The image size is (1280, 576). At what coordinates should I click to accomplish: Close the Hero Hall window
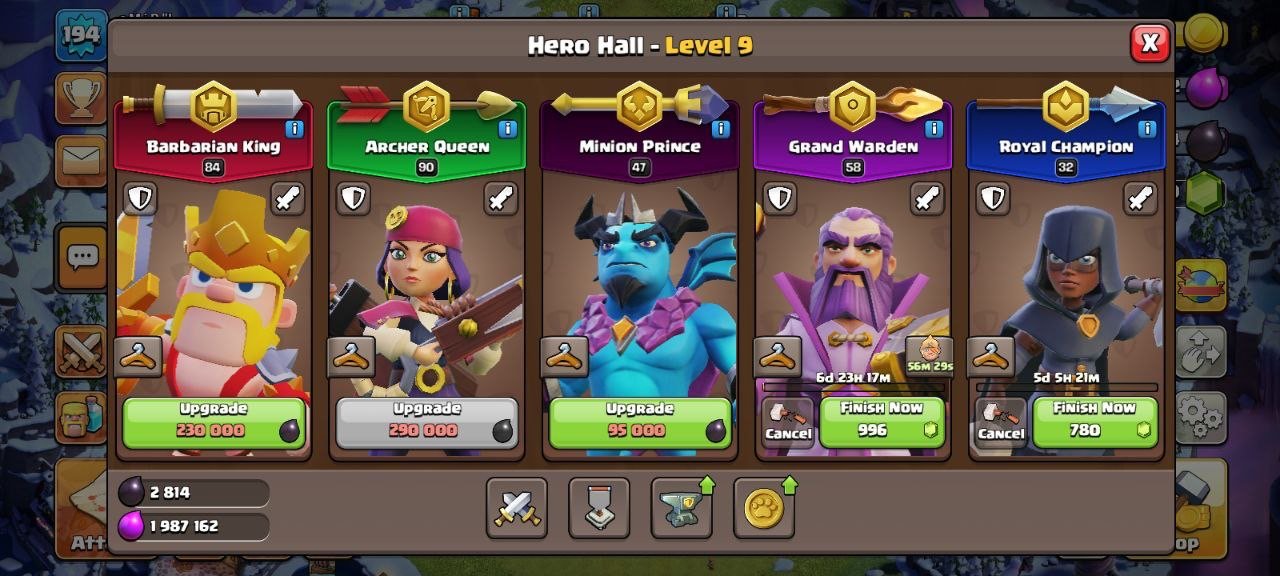pyautogui.click(x=1150, y=43)
